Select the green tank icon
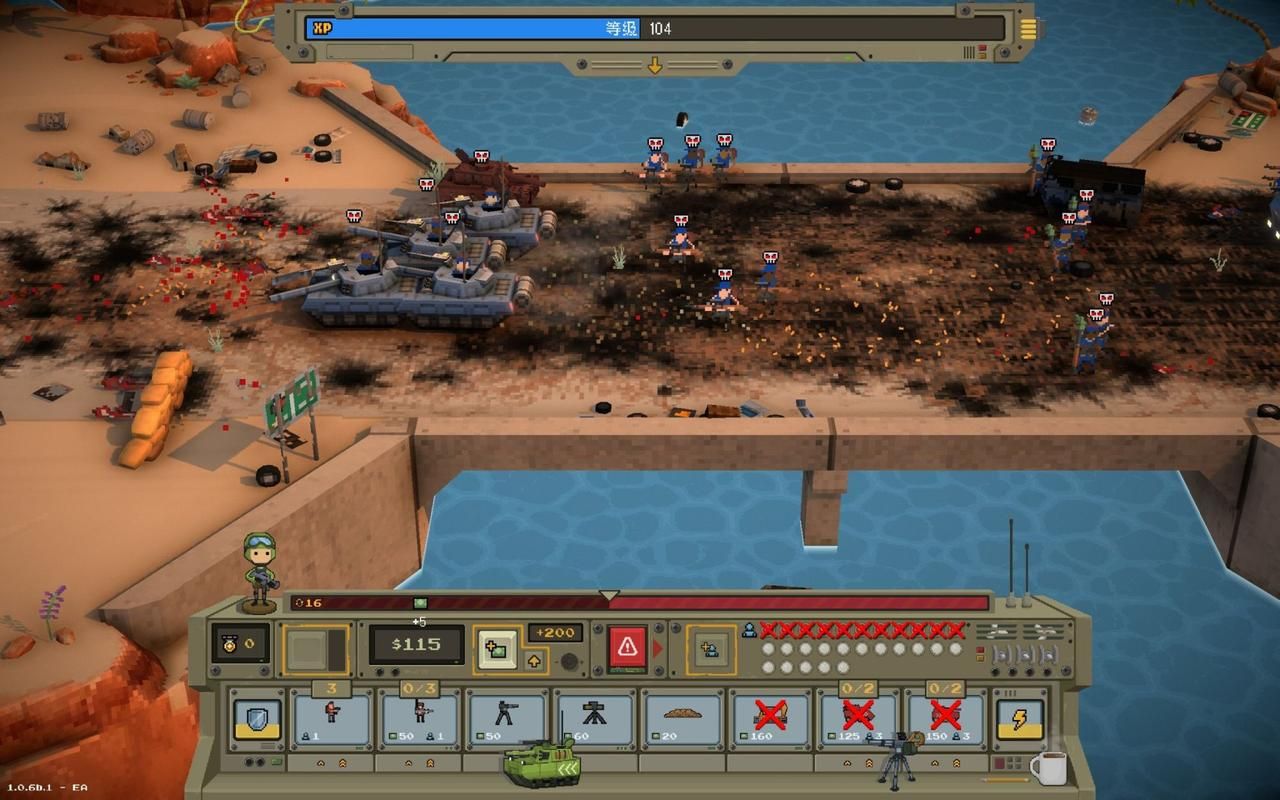Screen dimensions: 1280x800 point(541,763)
